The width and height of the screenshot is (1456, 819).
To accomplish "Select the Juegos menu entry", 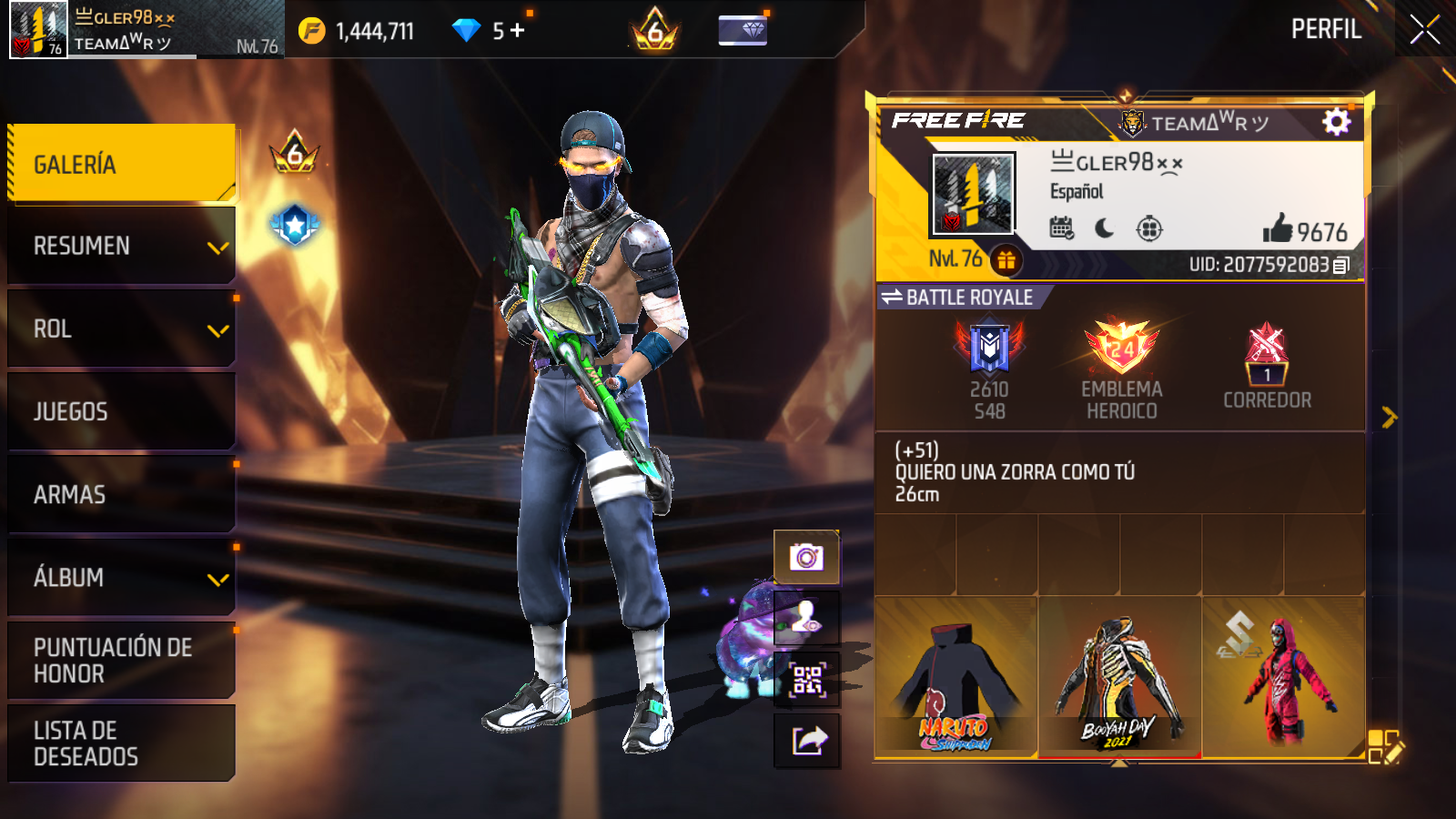I will coord(121,411).
